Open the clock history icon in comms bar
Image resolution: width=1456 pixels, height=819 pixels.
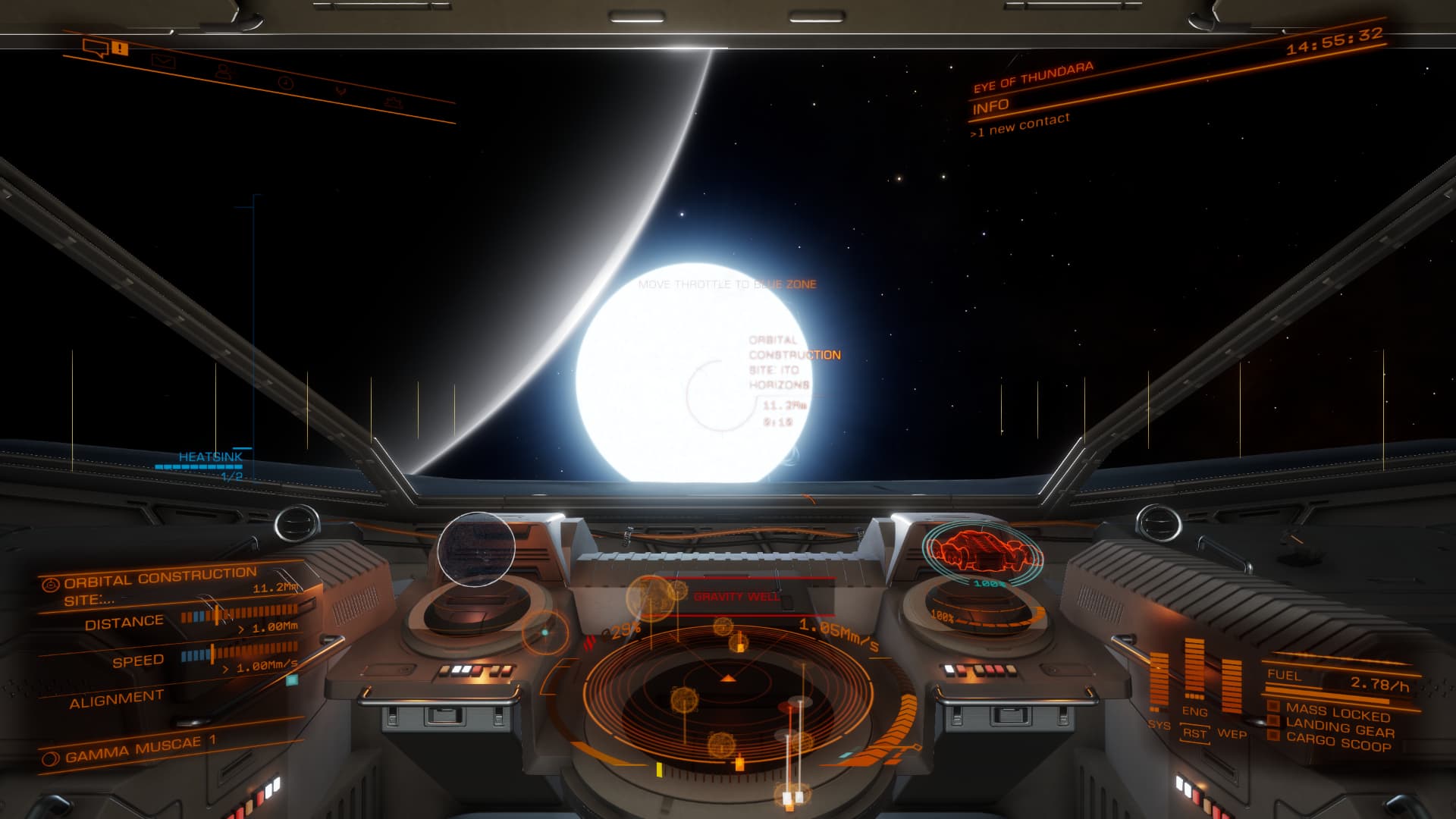coord(285,82)
